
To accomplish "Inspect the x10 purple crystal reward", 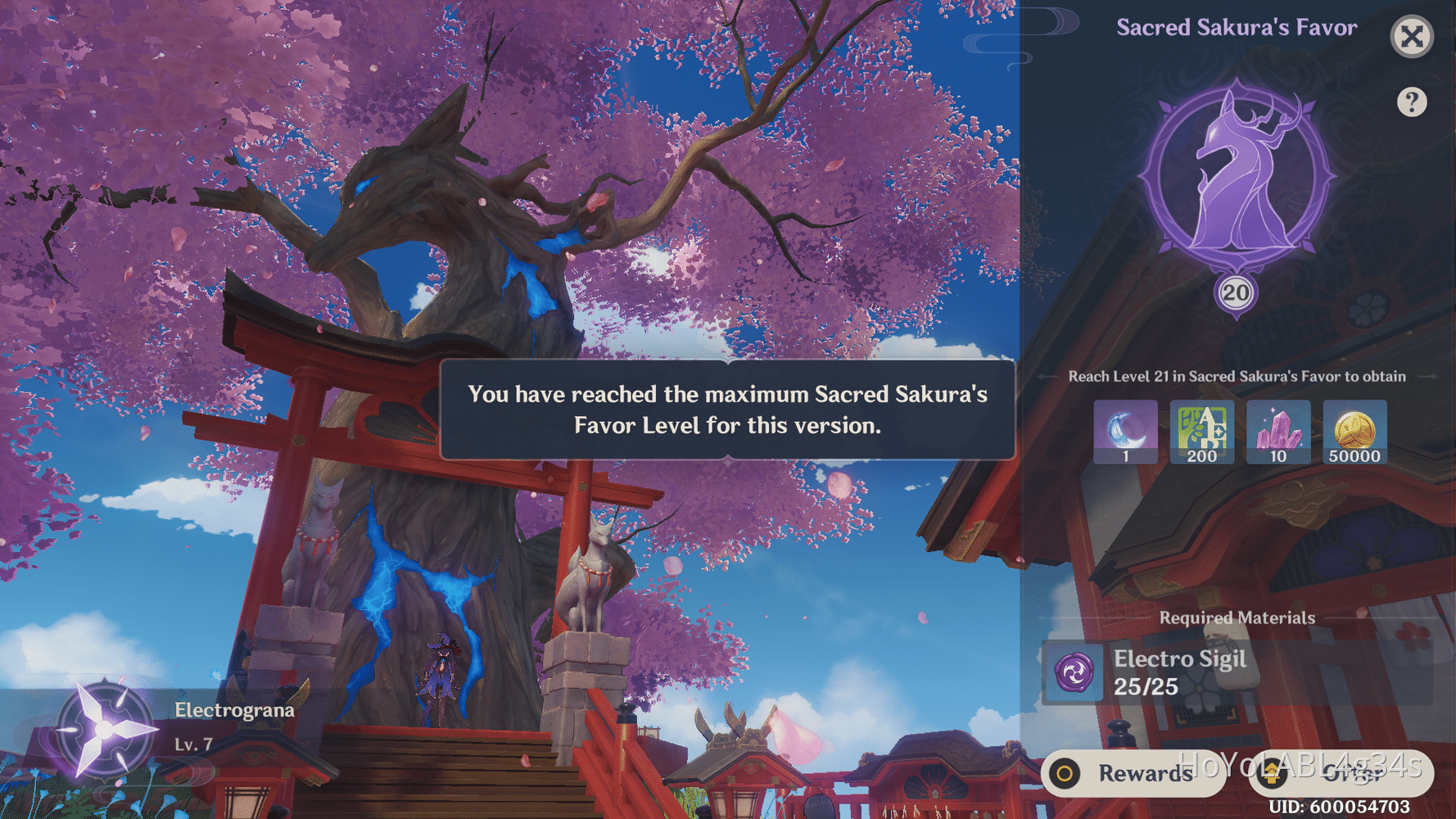I will pyautogui.click(x=1278, y=432).
